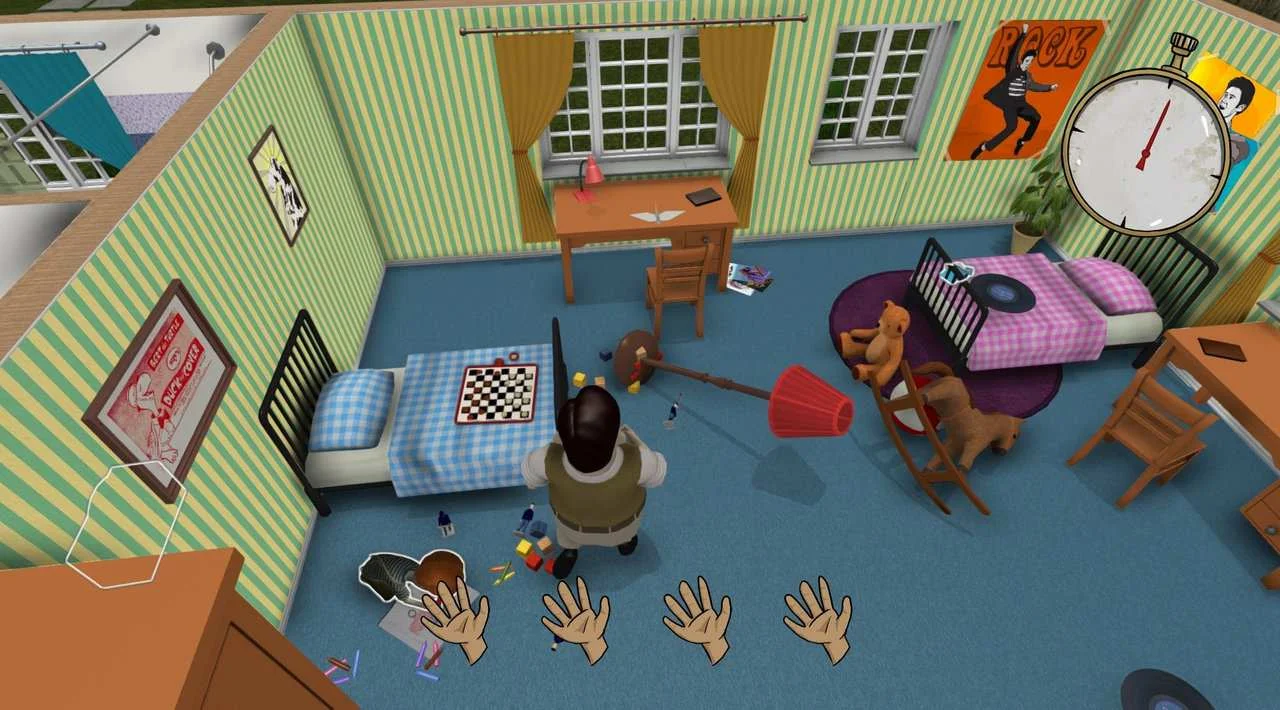Screen dimensions: 1280x710
Task: Click the hand slot touching the outlined helmet
Action: (x=456, y=620)
